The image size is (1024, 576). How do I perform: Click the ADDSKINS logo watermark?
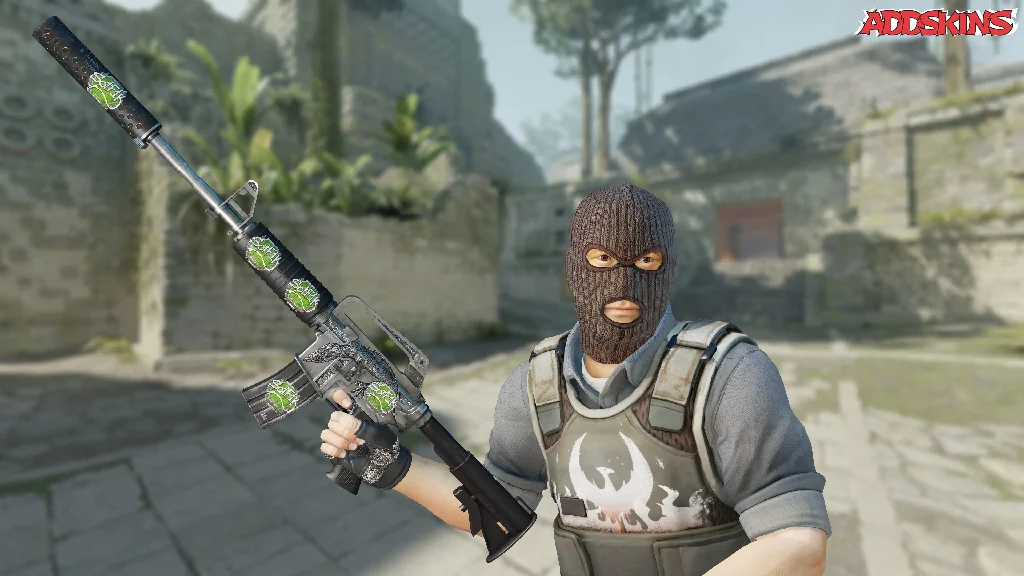[936, 23]
